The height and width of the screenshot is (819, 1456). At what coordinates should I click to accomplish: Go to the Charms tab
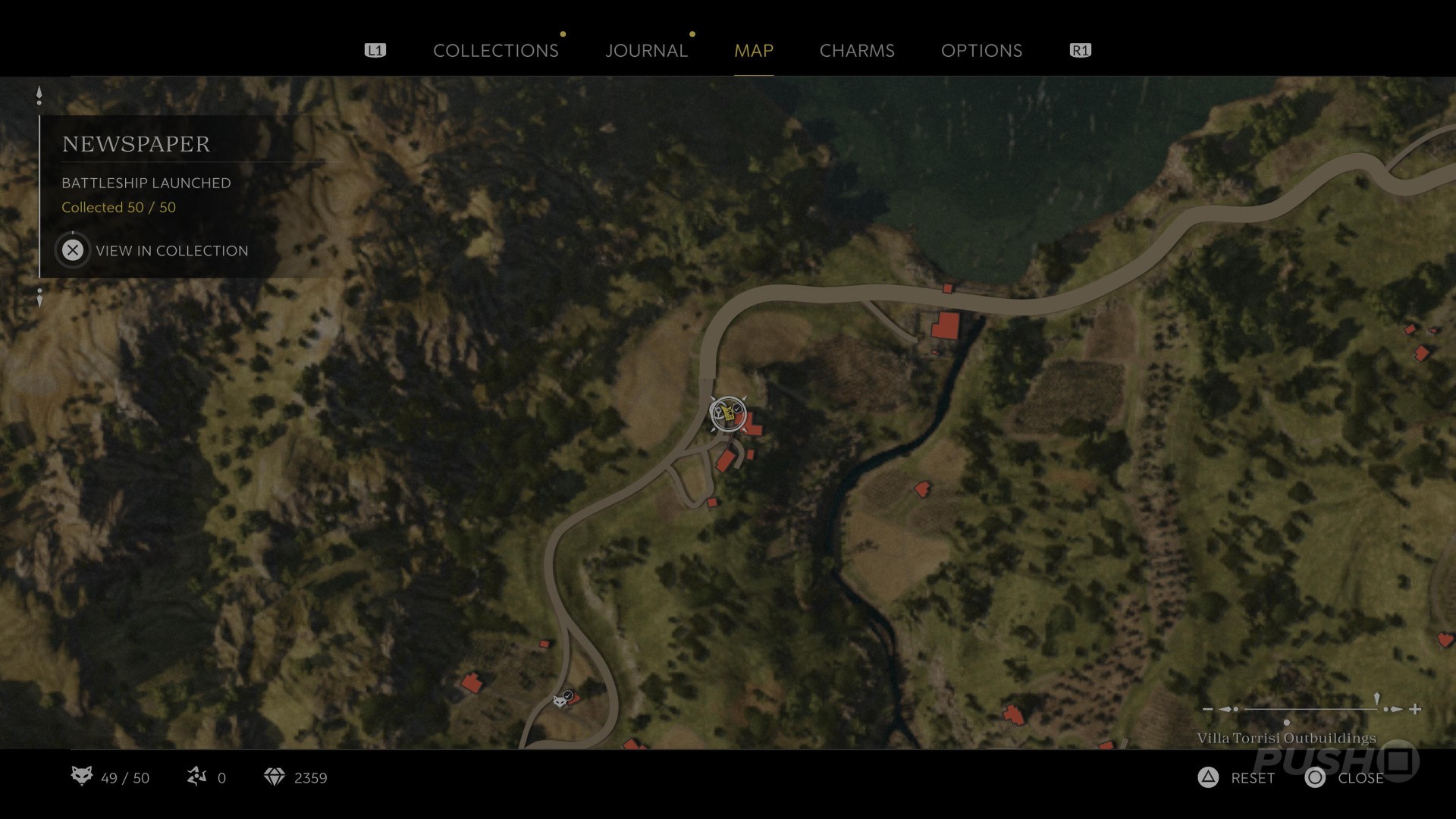point(857,51)
